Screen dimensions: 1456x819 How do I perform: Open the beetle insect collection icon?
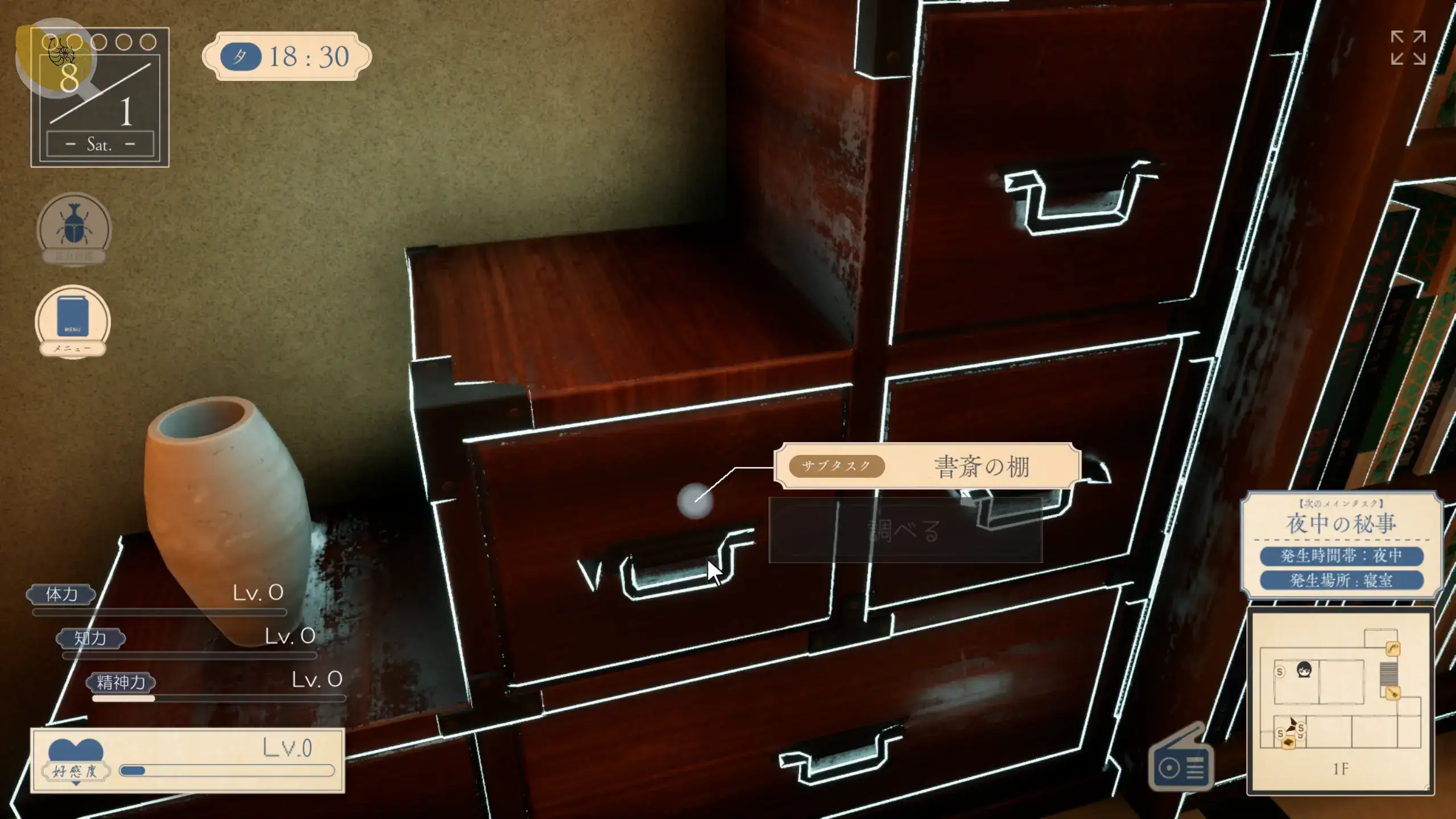pos(74,229)
